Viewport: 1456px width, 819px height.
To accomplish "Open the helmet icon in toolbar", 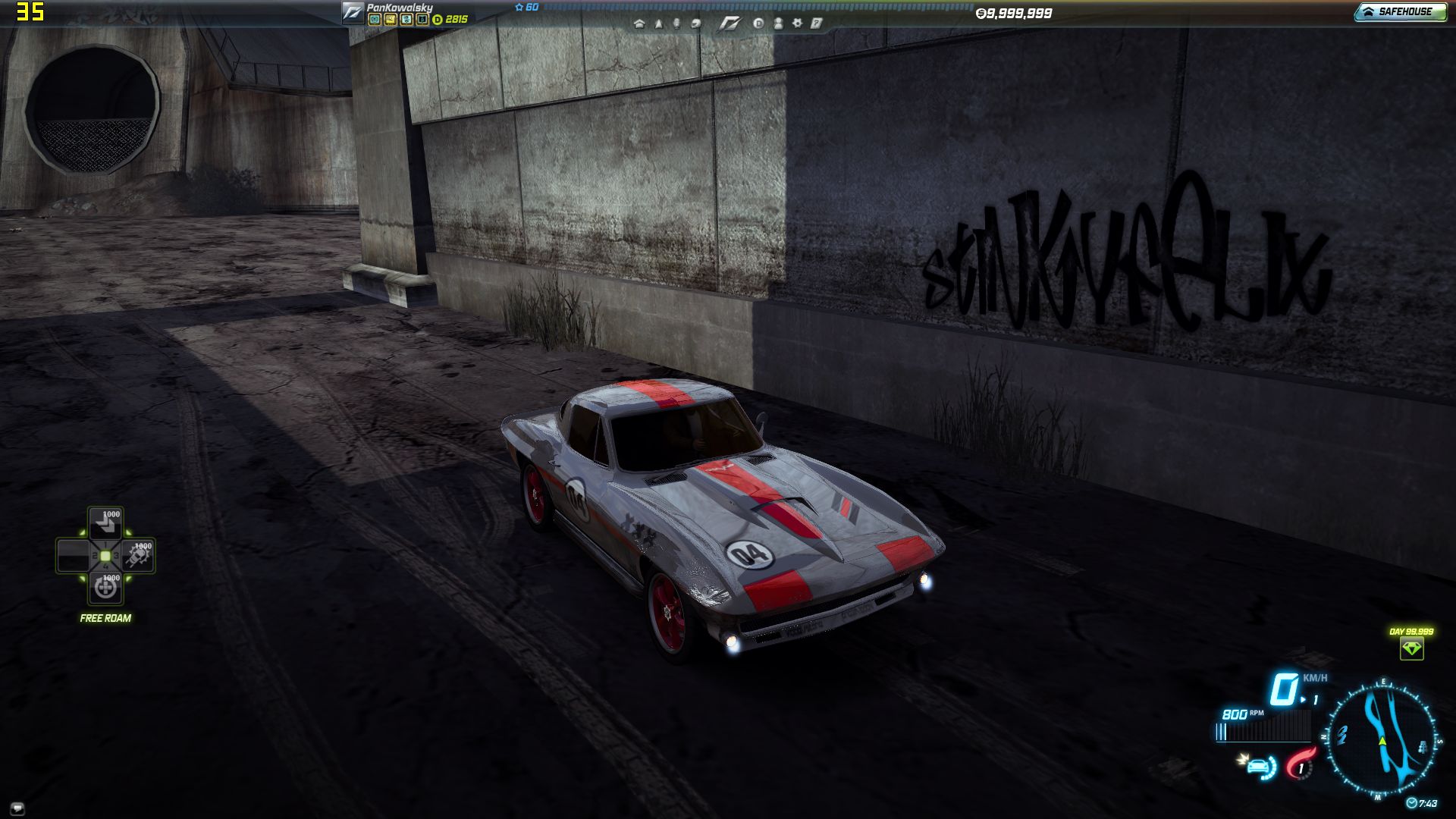I will coord(695,24).
